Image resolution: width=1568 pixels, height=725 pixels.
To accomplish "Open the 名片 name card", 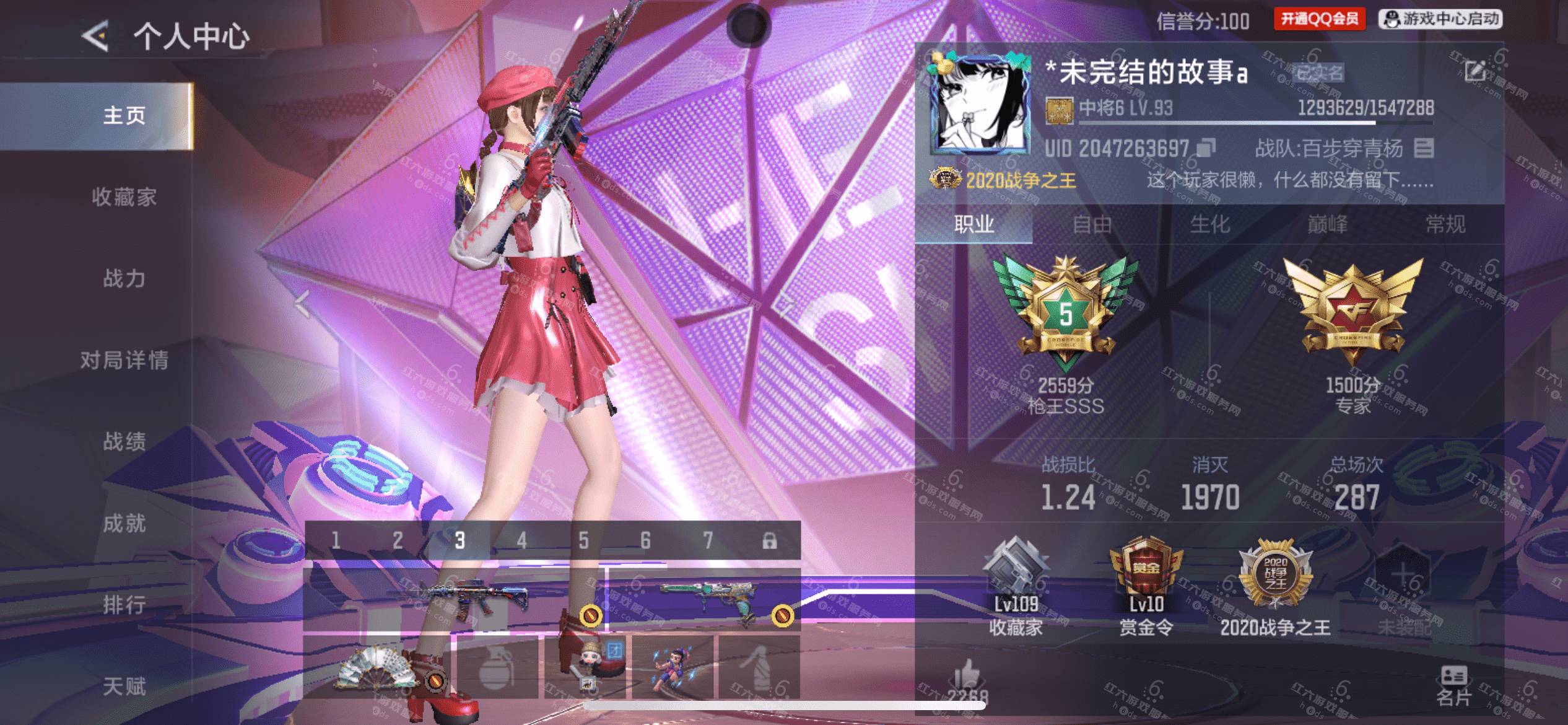I will coord(1453,686).
